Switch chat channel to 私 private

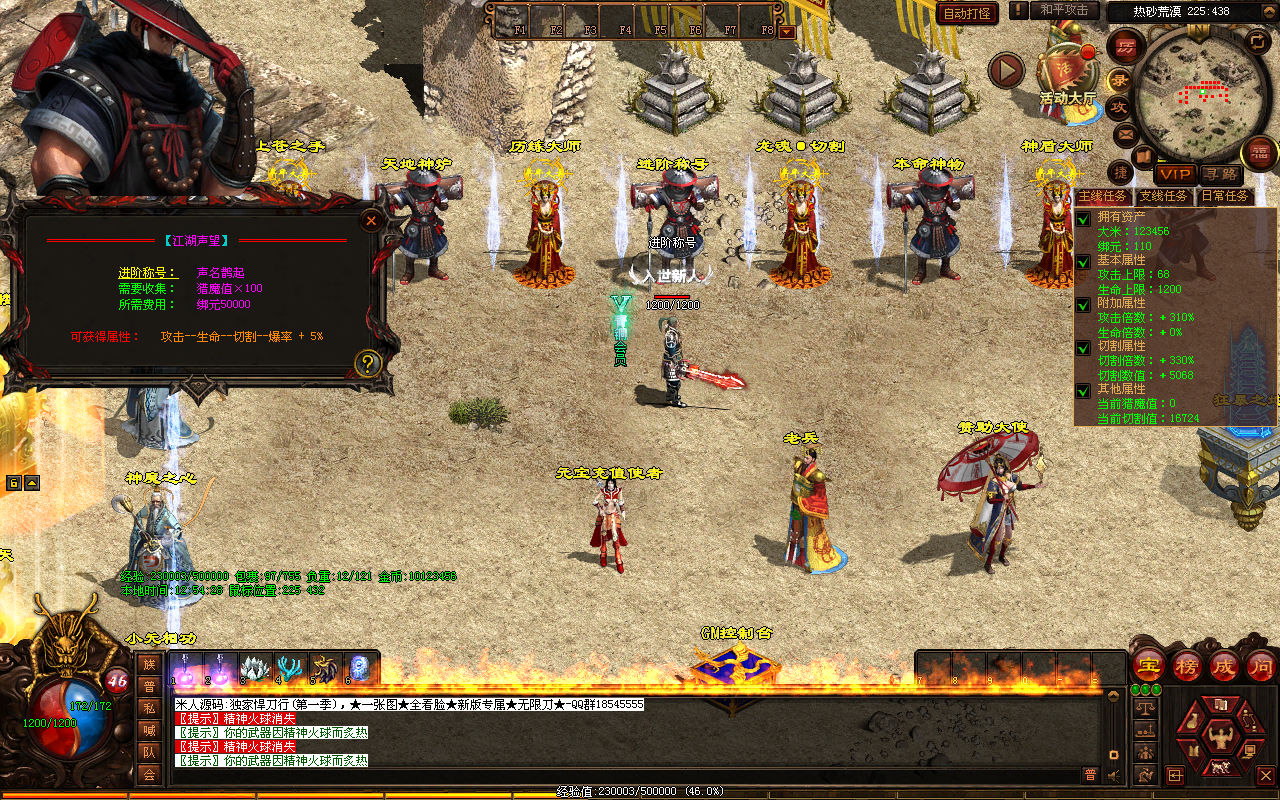(149, 708)
